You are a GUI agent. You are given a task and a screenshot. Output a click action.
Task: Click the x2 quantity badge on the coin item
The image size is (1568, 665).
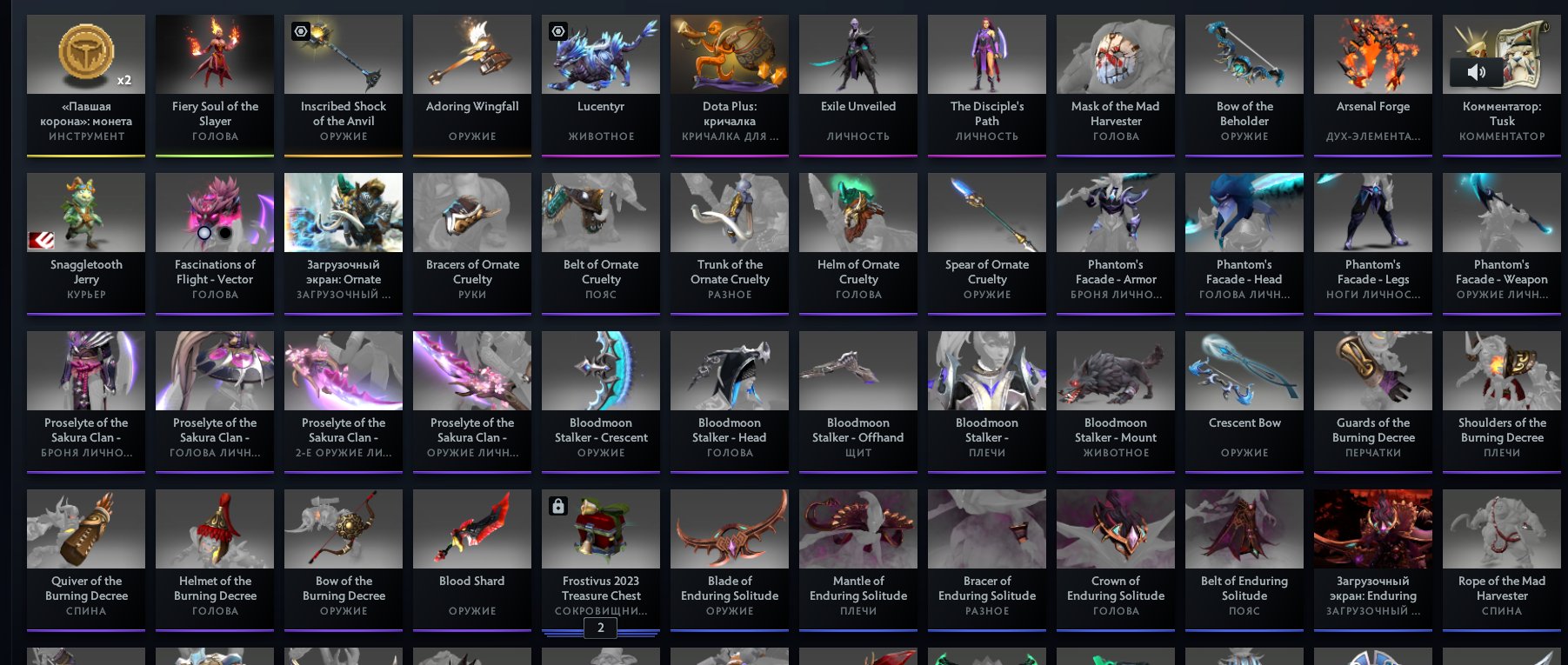pos(123,80)
